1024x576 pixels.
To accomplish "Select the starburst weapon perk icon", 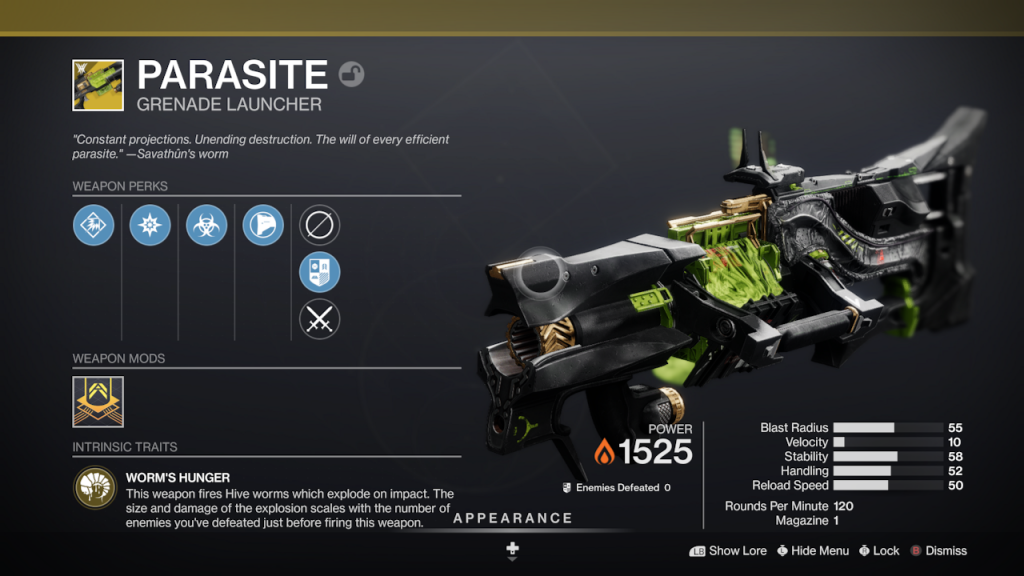I will (x=150, y=225).
